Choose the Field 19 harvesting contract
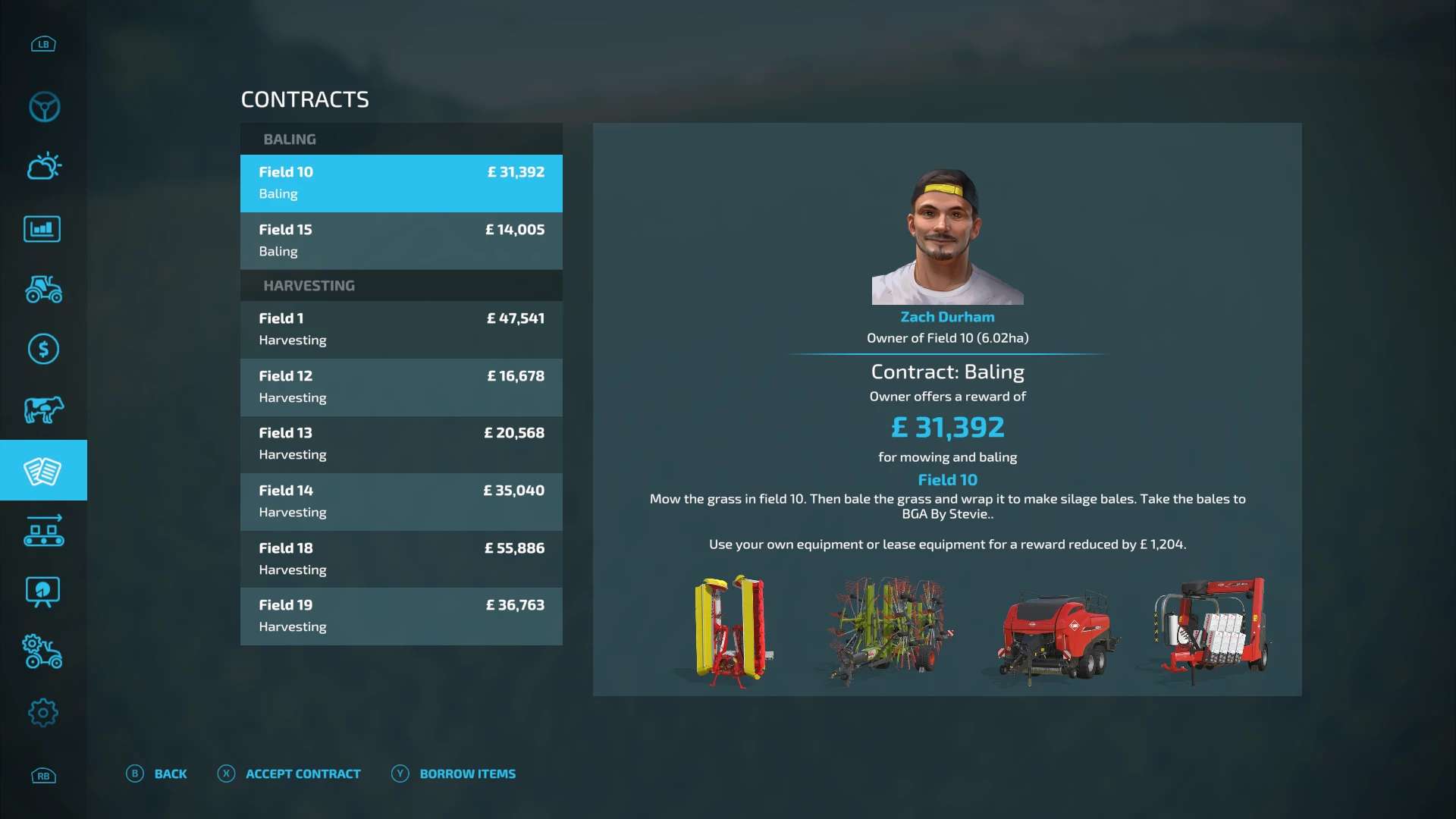1456x819 pixels. click(x=401, y=616)
